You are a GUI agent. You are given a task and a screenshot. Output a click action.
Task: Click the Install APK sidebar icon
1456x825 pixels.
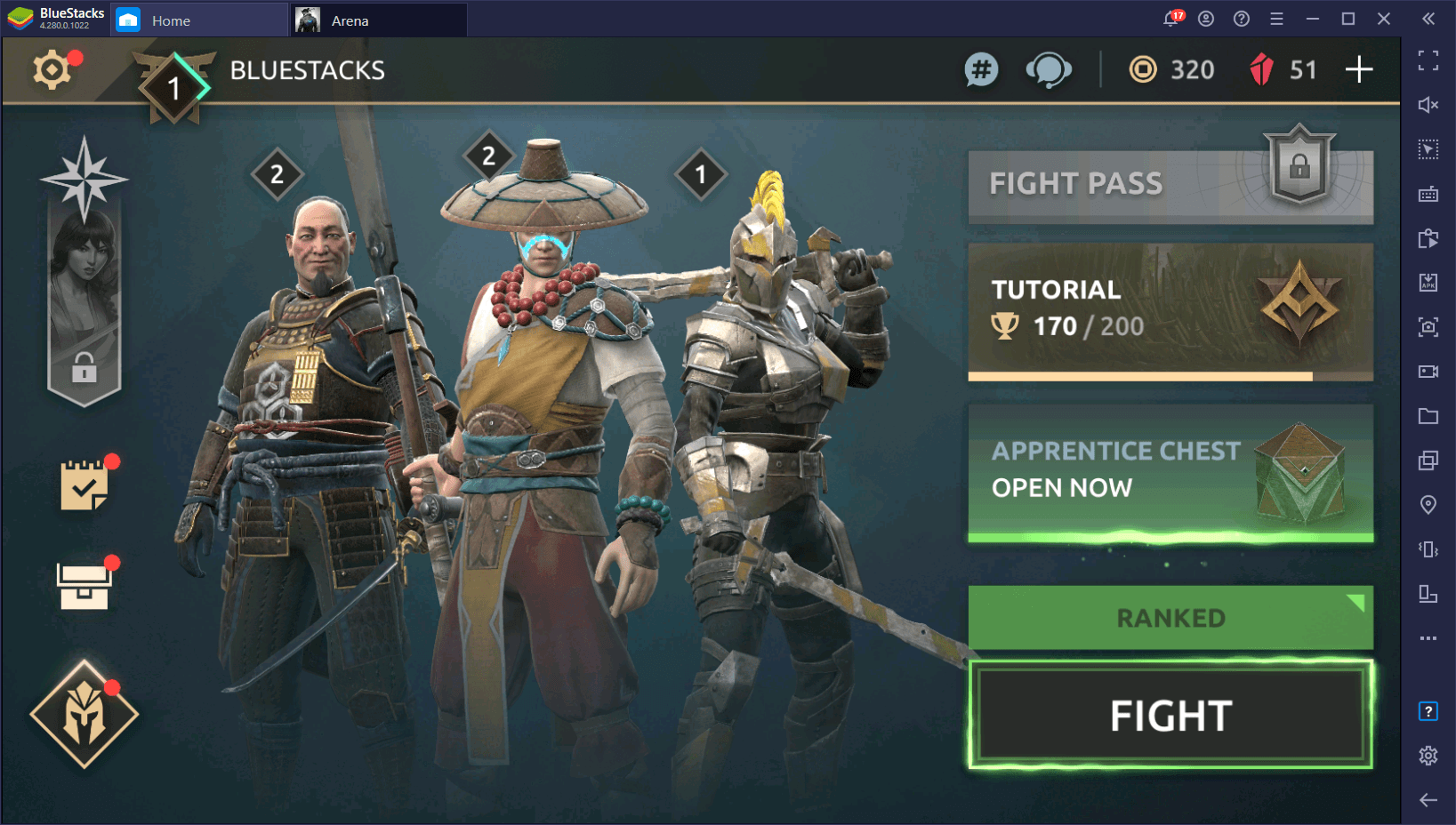[1428, 283]
